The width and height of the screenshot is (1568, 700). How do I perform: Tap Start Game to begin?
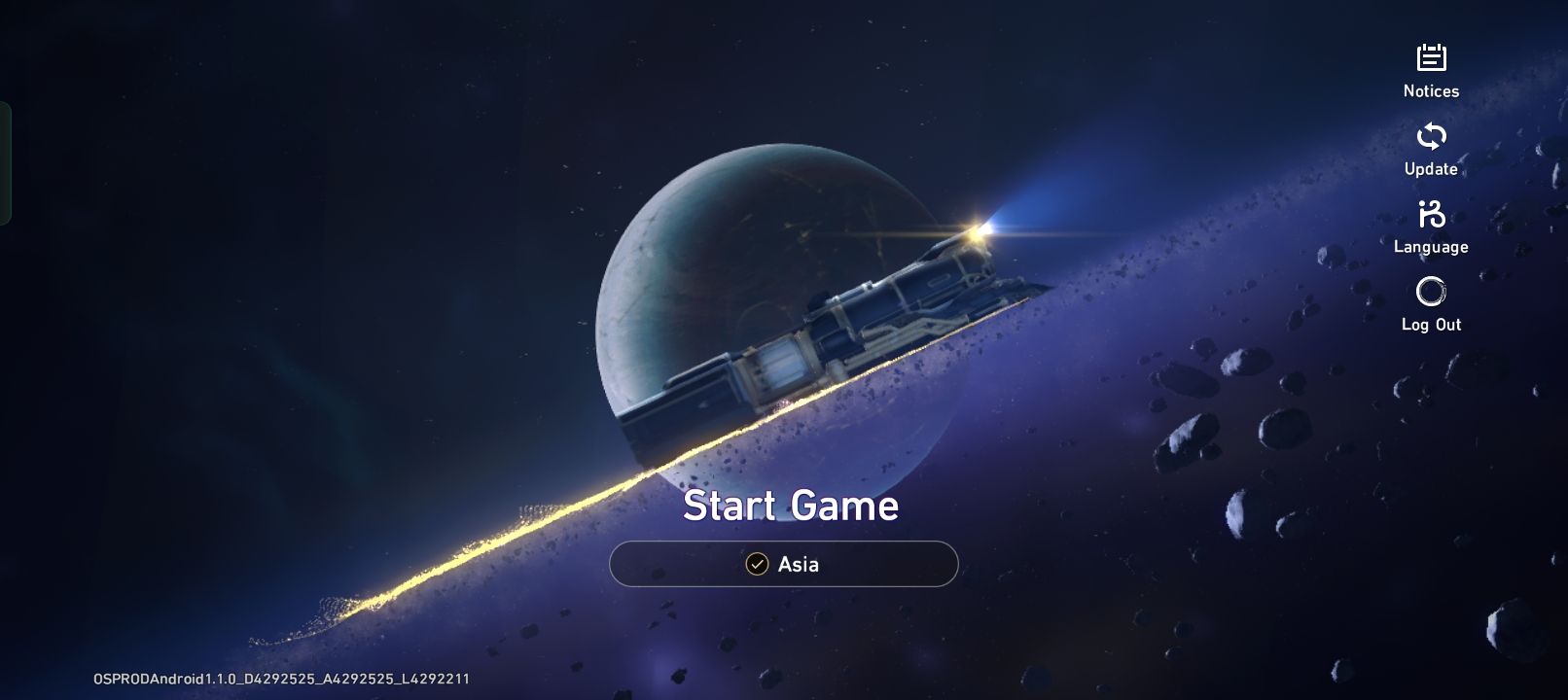point(792,505)
